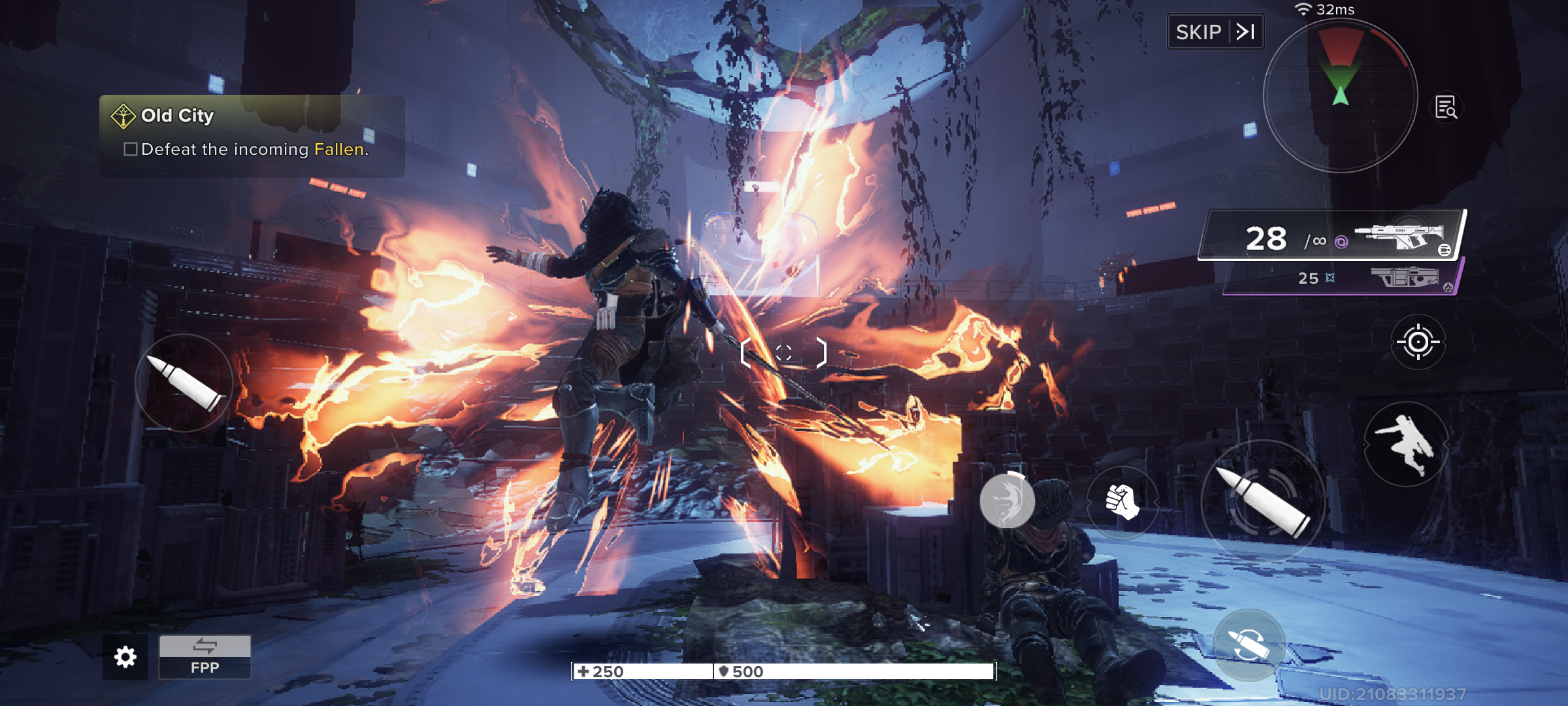1568x706 pixels.
Task: Fire using the large right bullet button
Action: tap(1262, 501)
